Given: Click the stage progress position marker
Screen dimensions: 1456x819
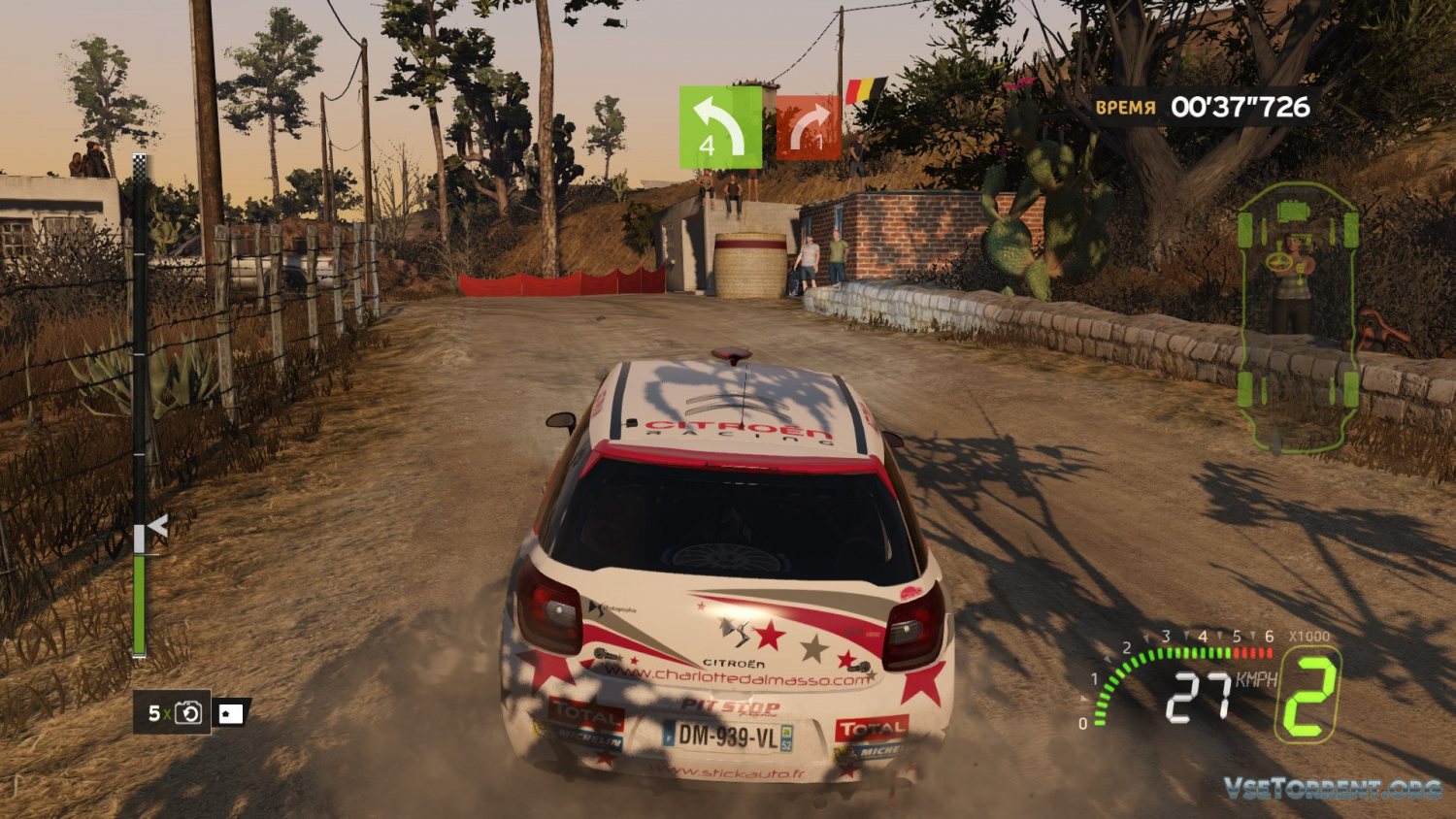Looking at the screenshot, I should click(x=155, y=528).
